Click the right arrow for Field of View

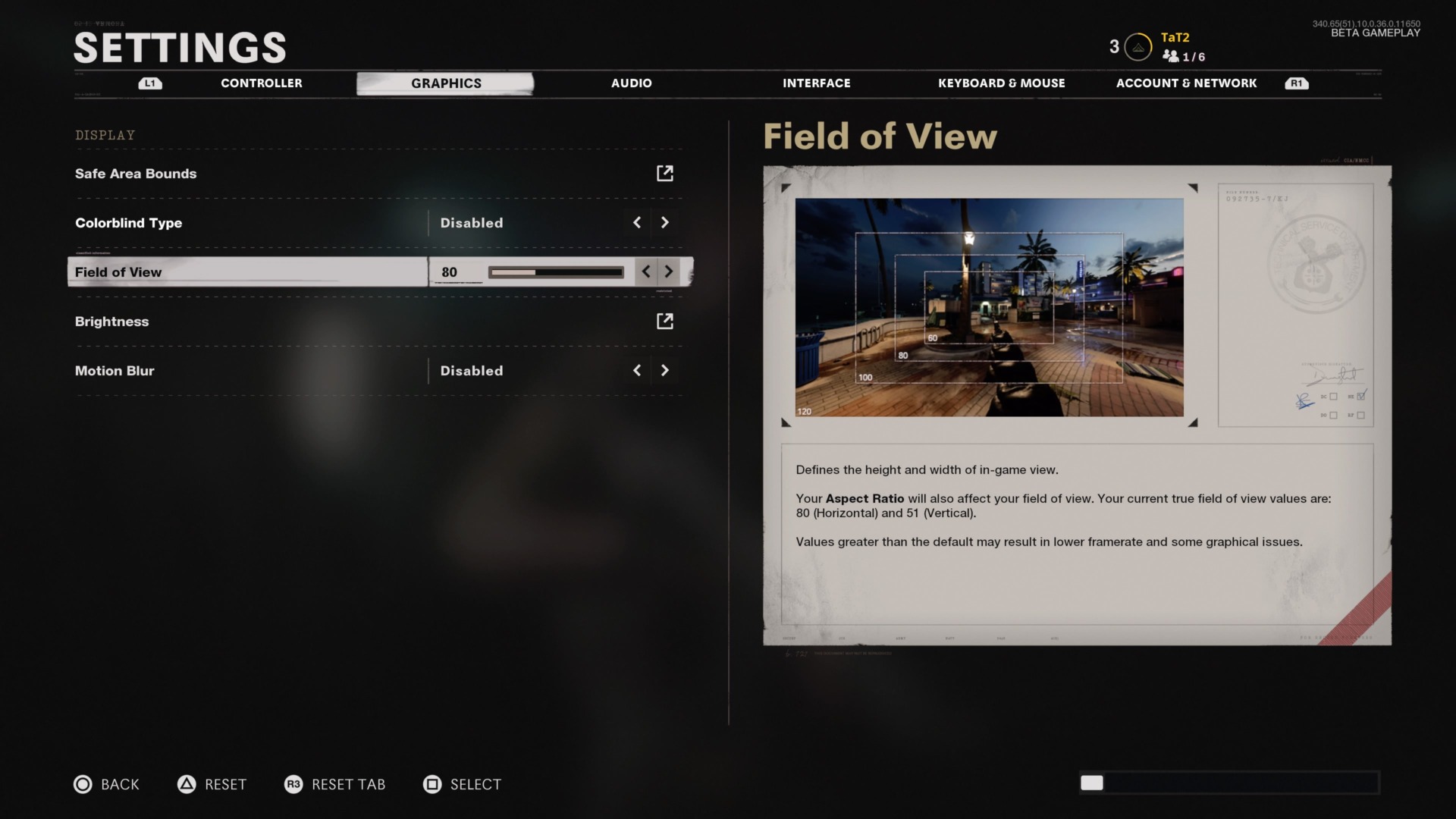tap(668, 271)
